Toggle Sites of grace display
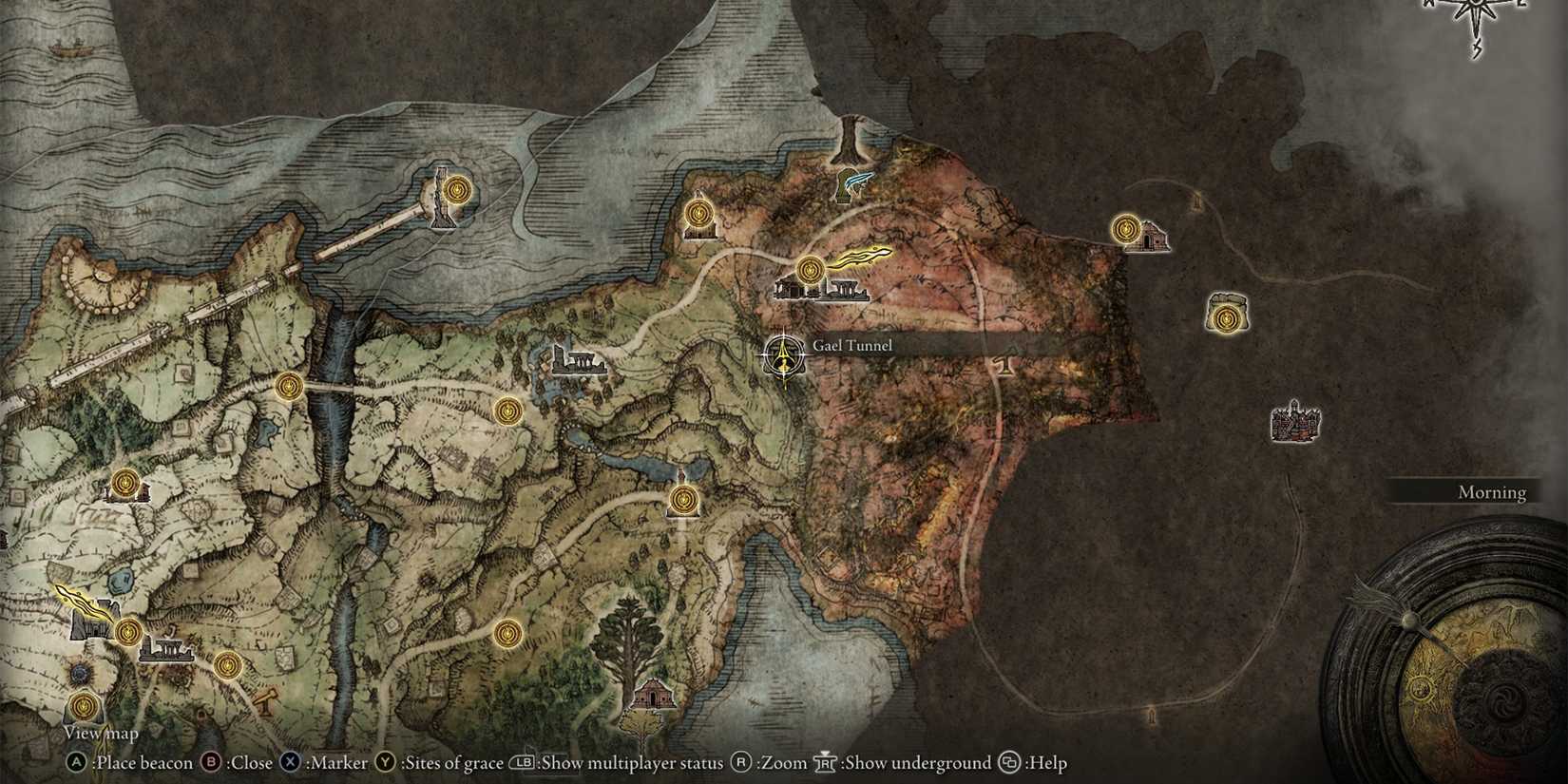 point(383,762)
